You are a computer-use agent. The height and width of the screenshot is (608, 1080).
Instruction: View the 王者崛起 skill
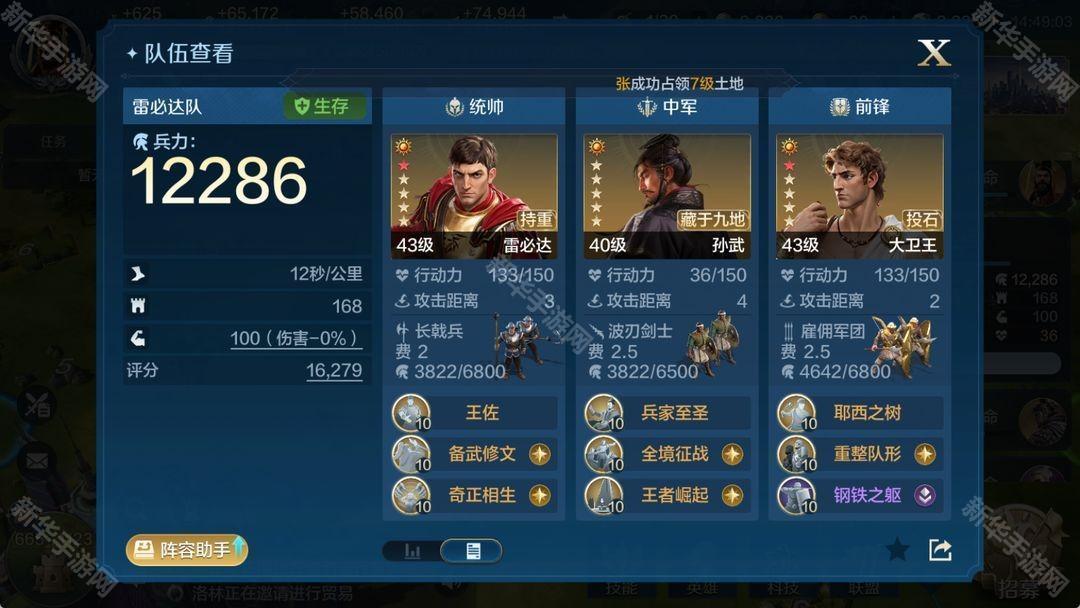[x=666, y=495]
